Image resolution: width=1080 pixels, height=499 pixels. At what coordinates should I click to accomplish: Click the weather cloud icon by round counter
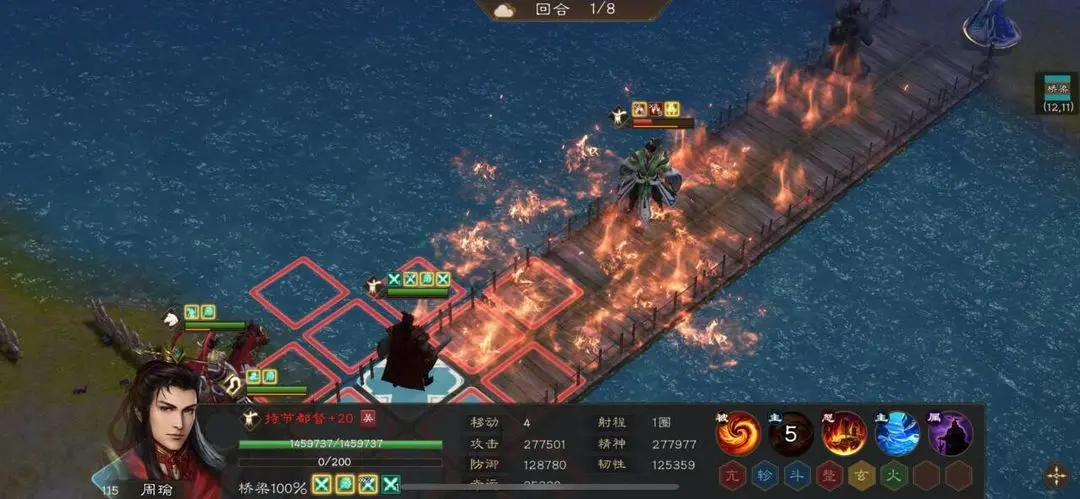503,9
